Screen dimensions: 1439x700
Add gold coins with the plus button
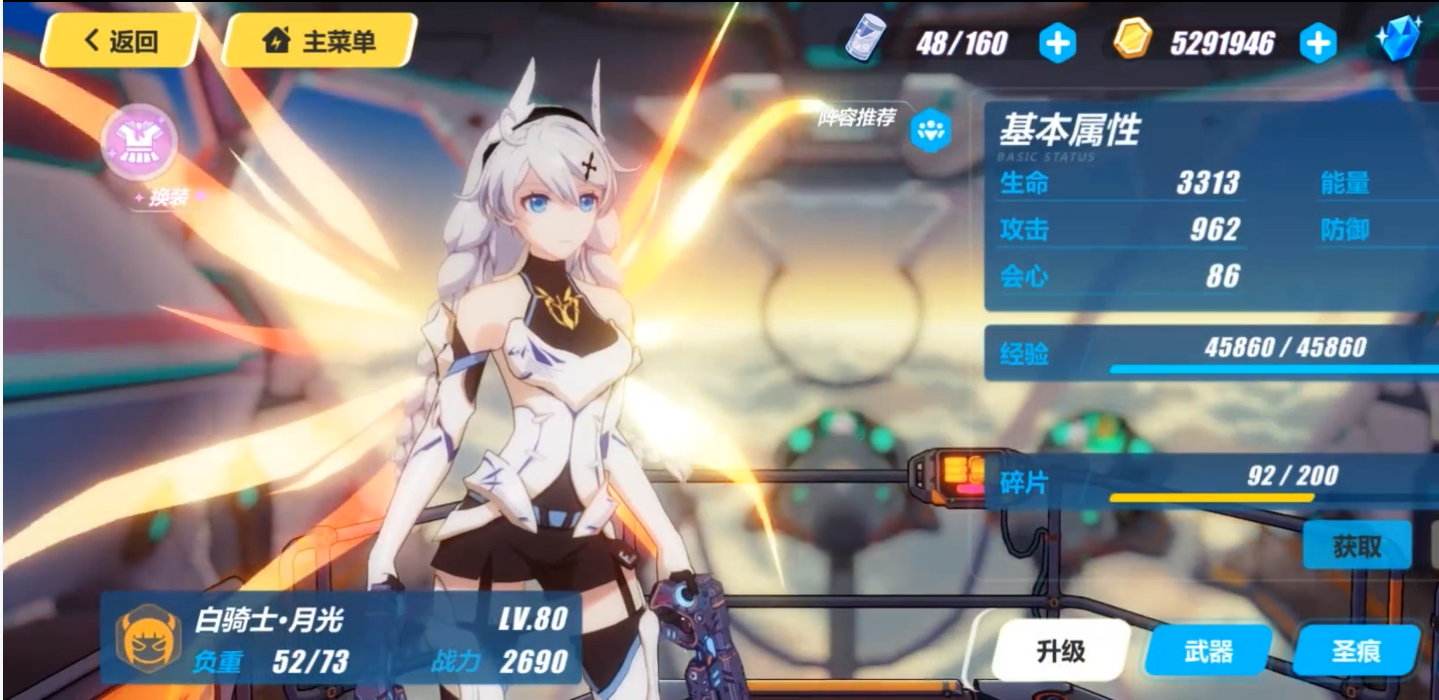coord(1317,43)
